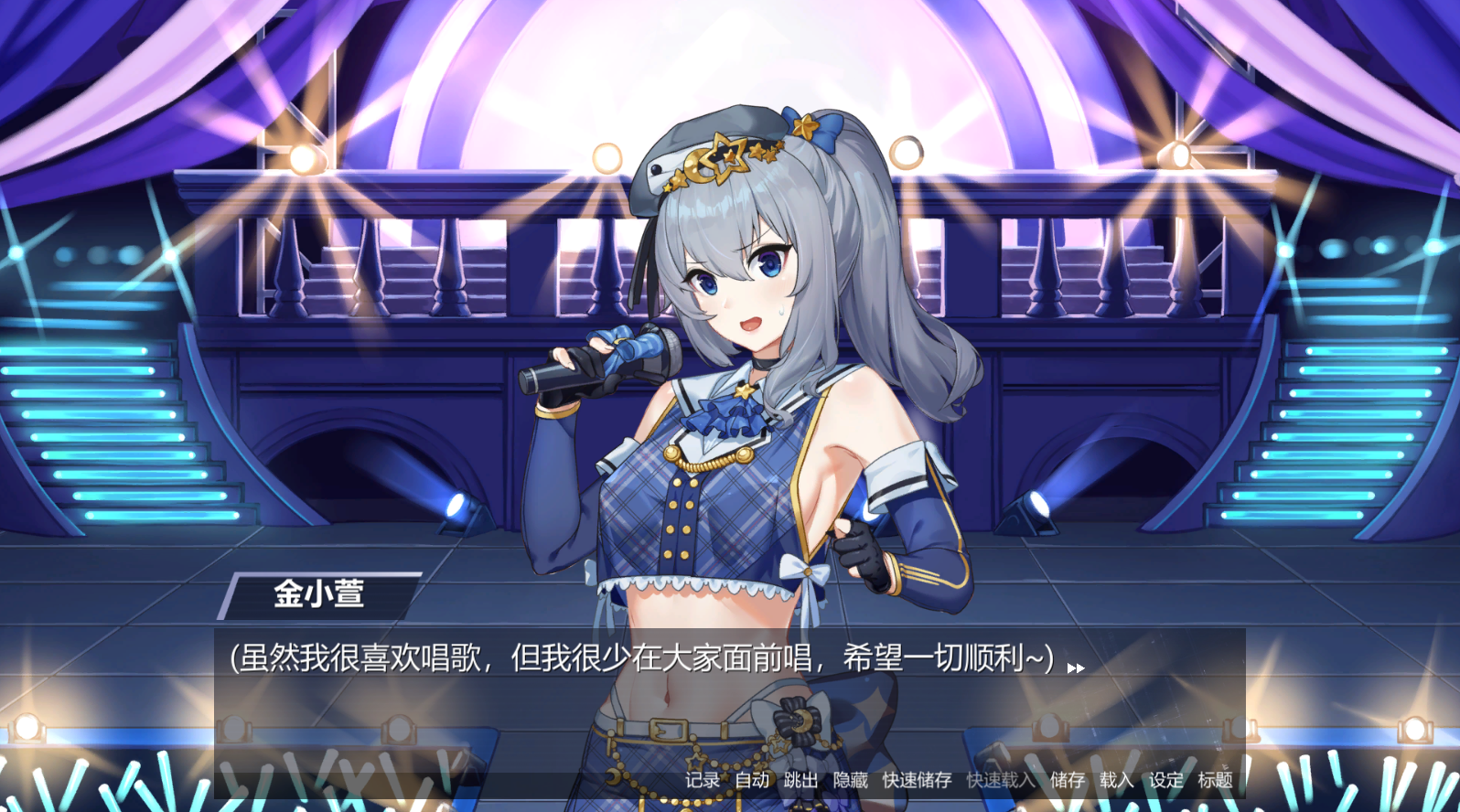1460x812 pixels.
Task: Click the blinking advance arrow indicator
Action: [1076, 668]
